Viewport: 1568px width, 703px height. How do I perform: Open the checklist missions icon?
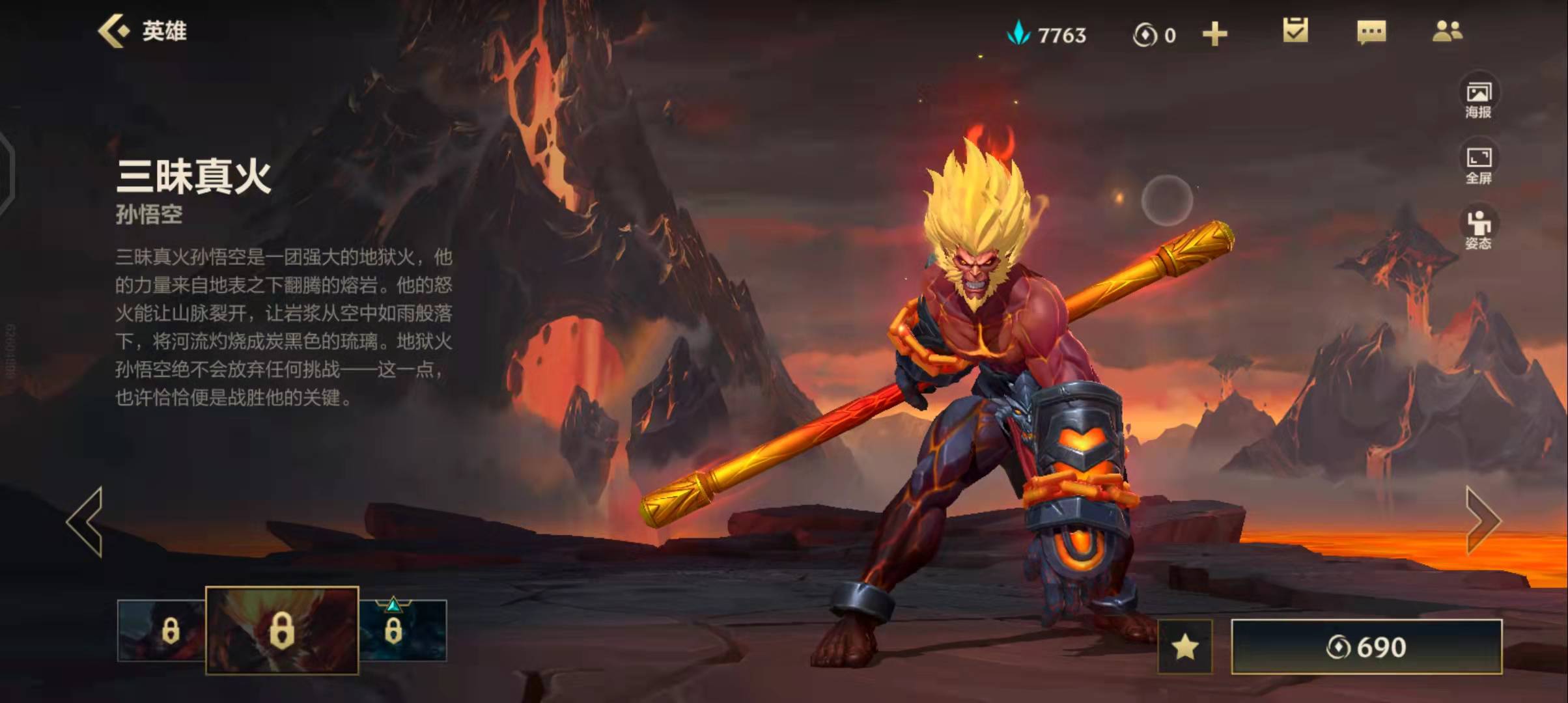1295,31
